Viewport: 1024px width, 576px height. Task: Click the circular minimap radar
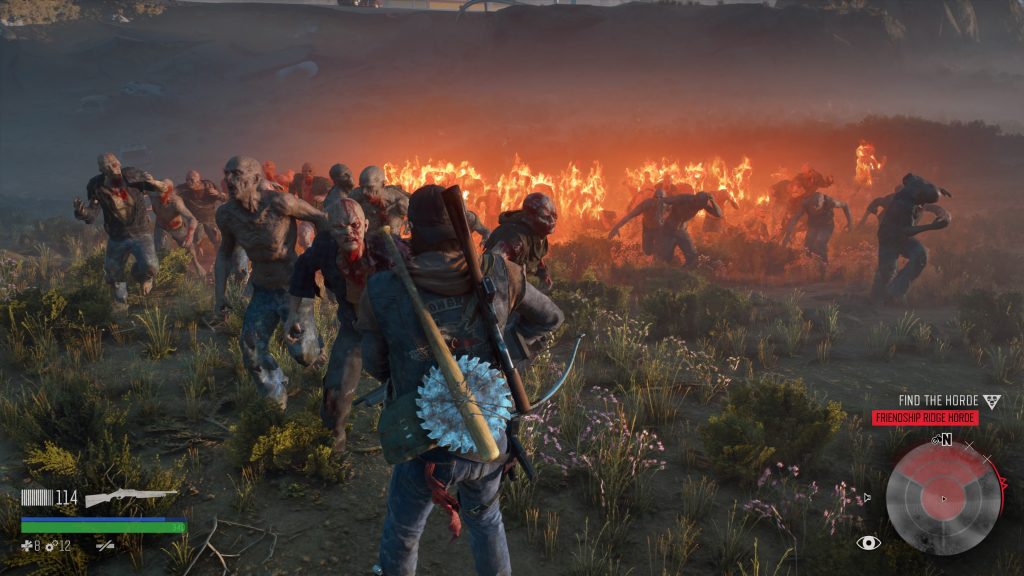point(943,498)
